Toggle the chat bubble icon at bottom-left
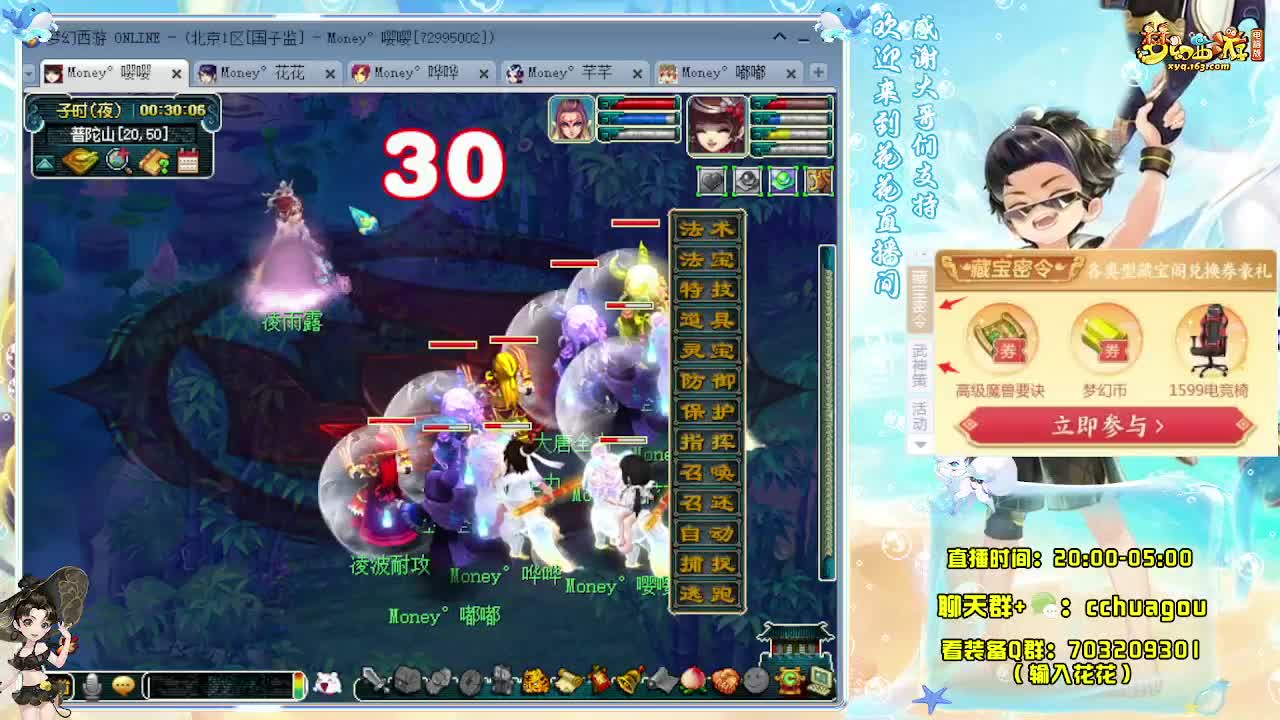The image size is (1280, 720). point(122,687)
